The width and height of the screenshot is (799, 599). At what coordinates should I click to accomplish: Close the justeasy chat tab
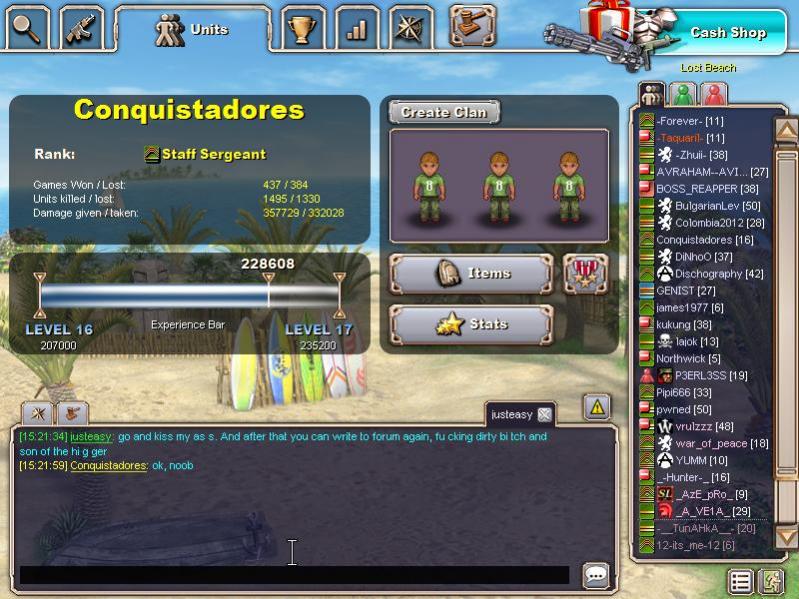pos(545,414)
